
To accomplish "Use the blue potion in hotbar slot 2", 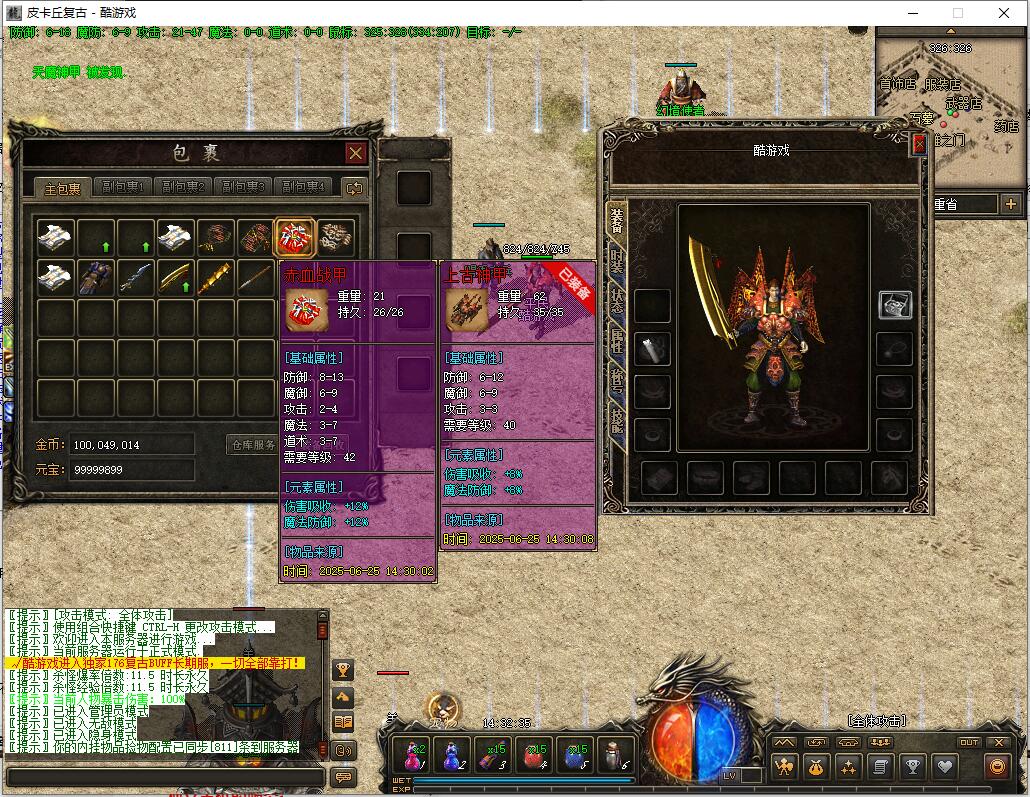I will coord(452,755).
